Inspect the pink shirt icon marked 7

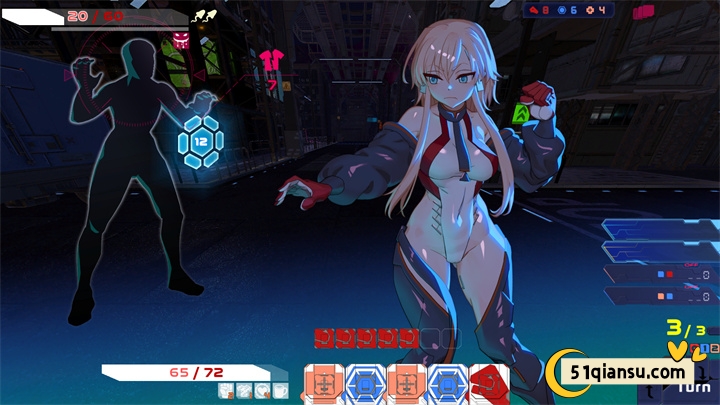[x=269, y=61]
